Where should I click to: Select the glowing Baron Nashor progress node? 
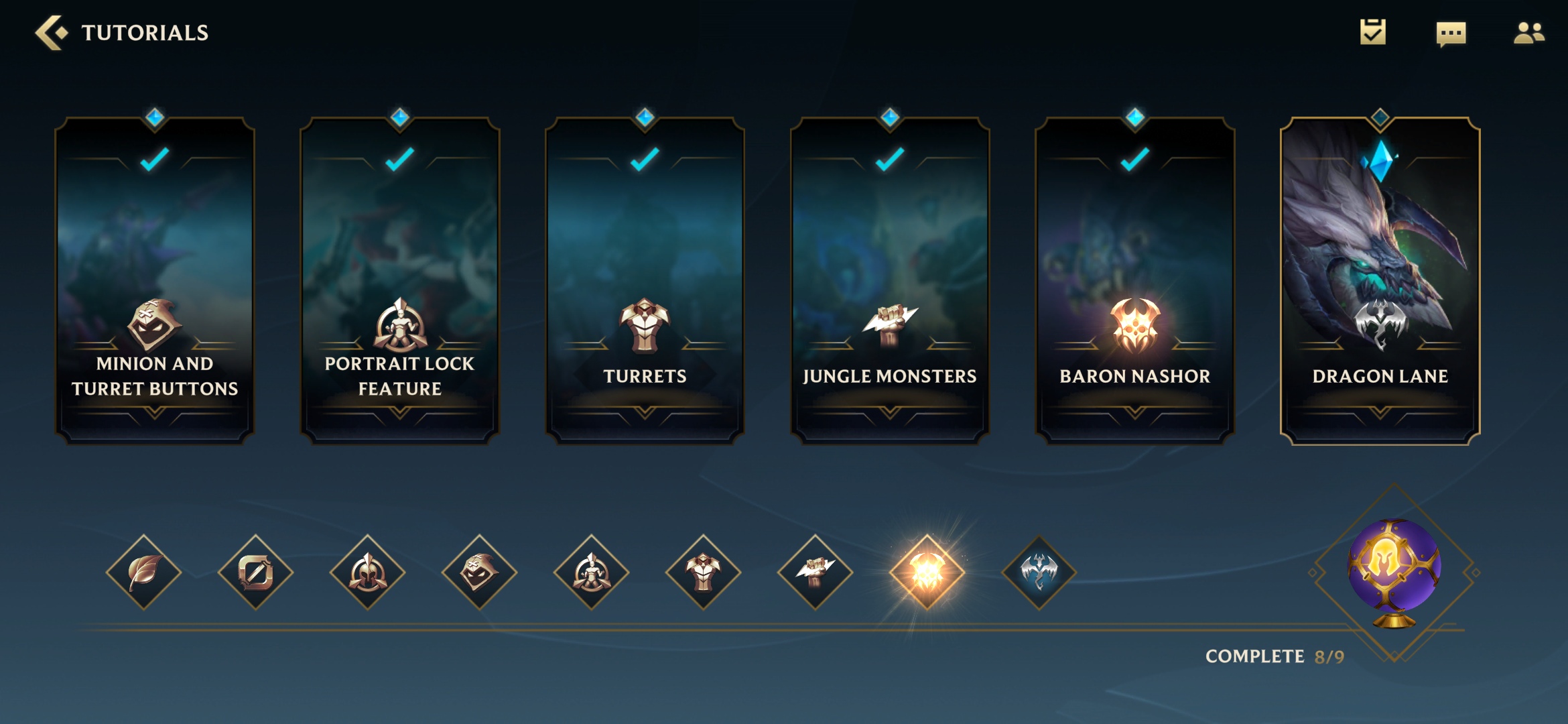point(927,572)
